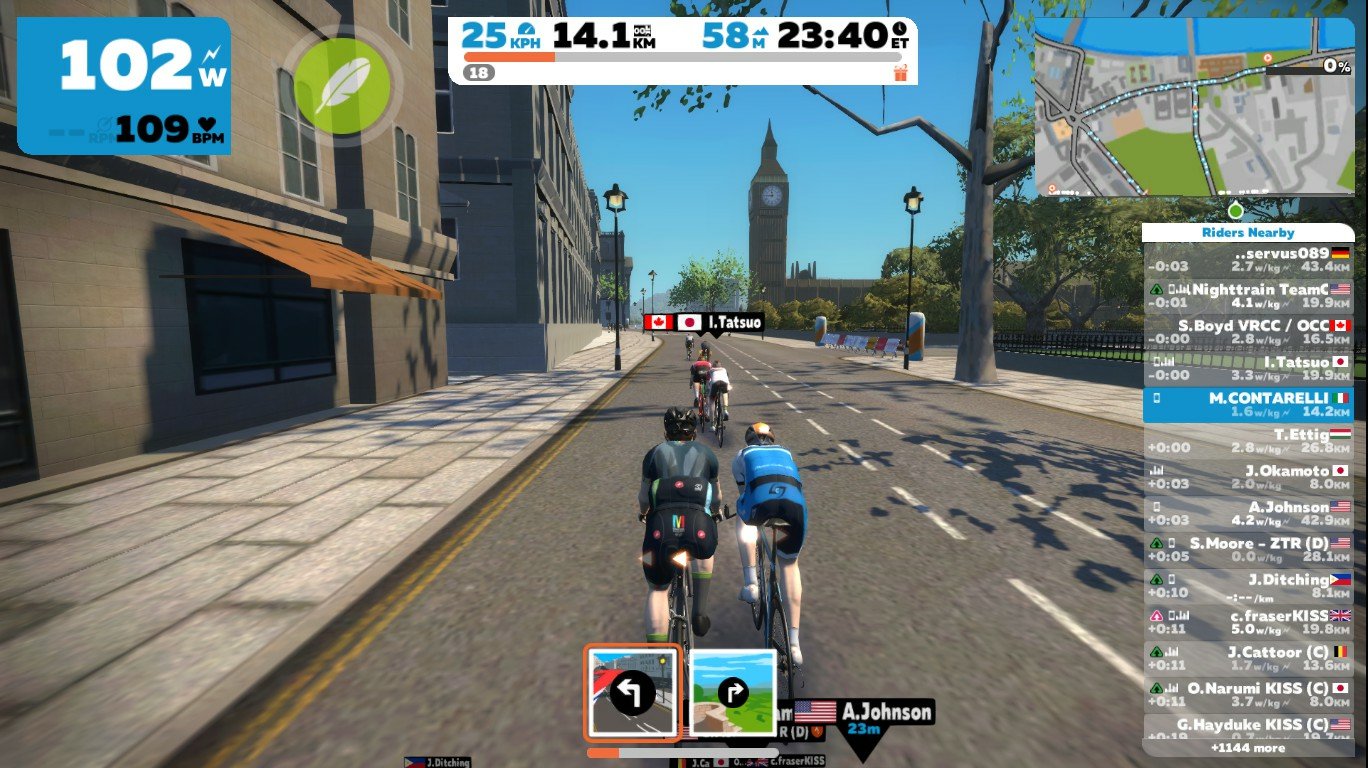Select J.Cattoor rider row

tap(1248, 658)
